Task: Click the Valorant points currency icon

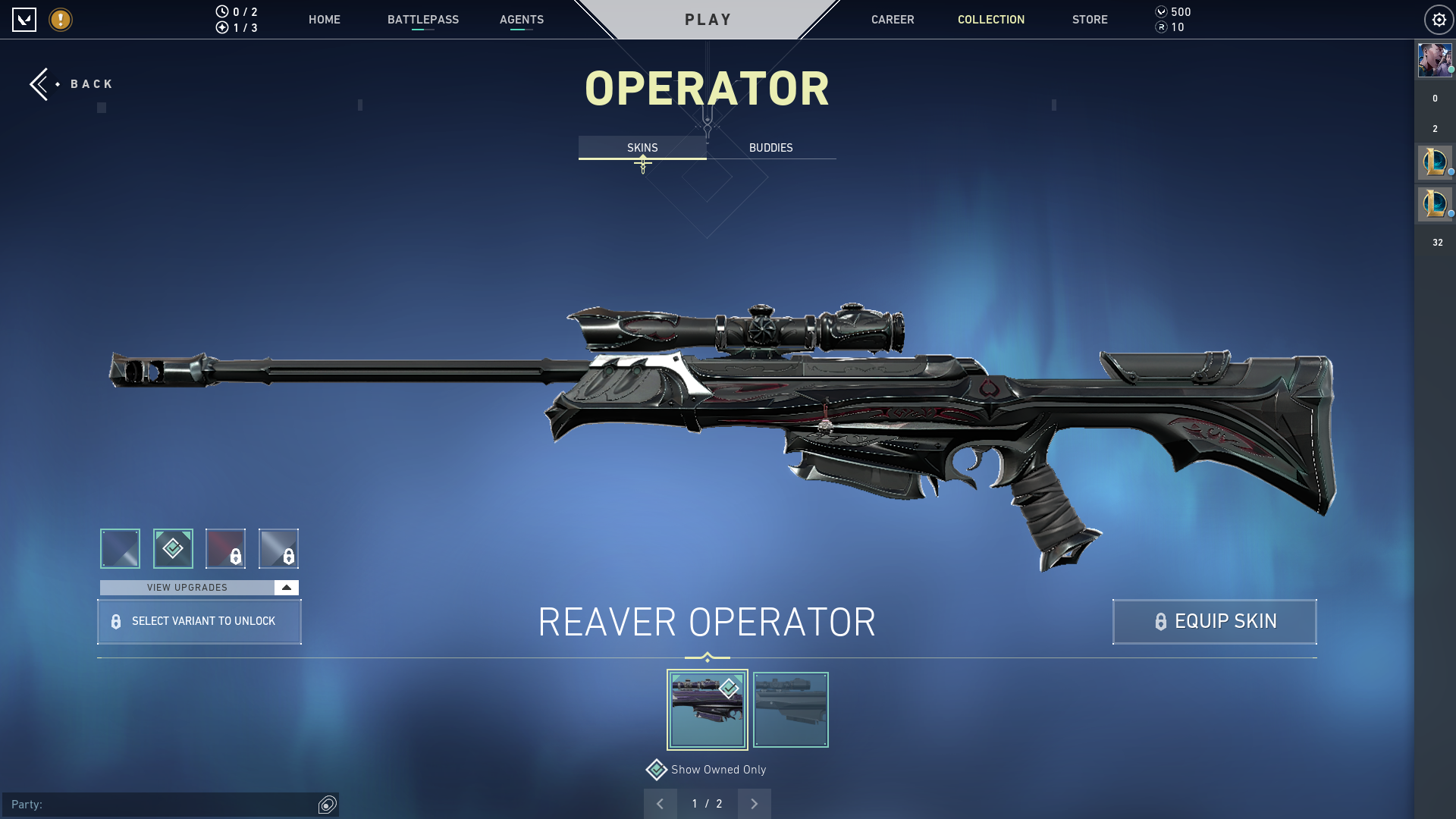Action: (x=1161, y=11)
